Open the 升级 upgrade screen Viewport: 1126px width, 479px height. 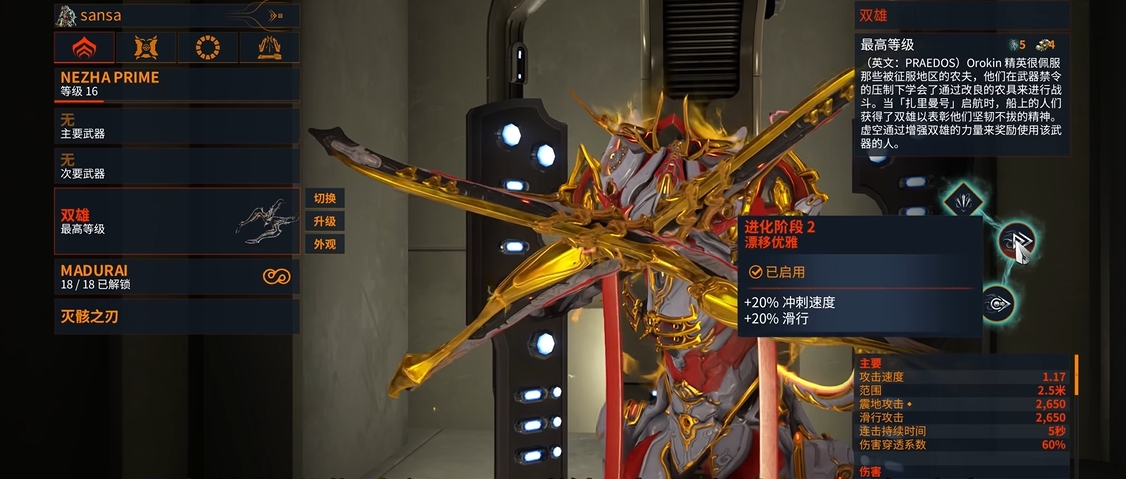coord(324,221)
